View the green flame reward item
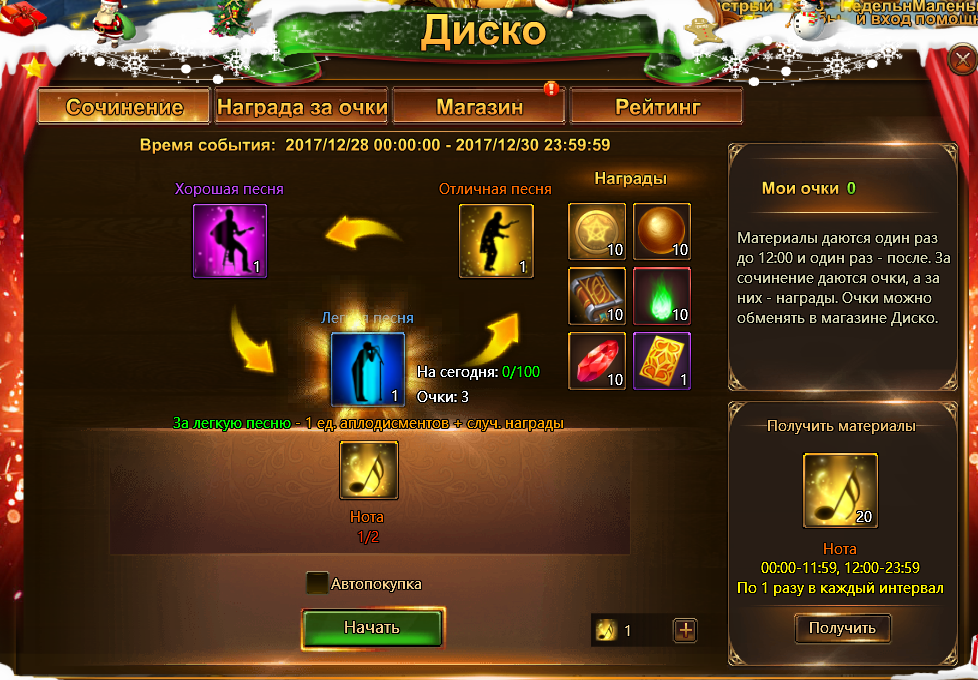 [662, 296]
